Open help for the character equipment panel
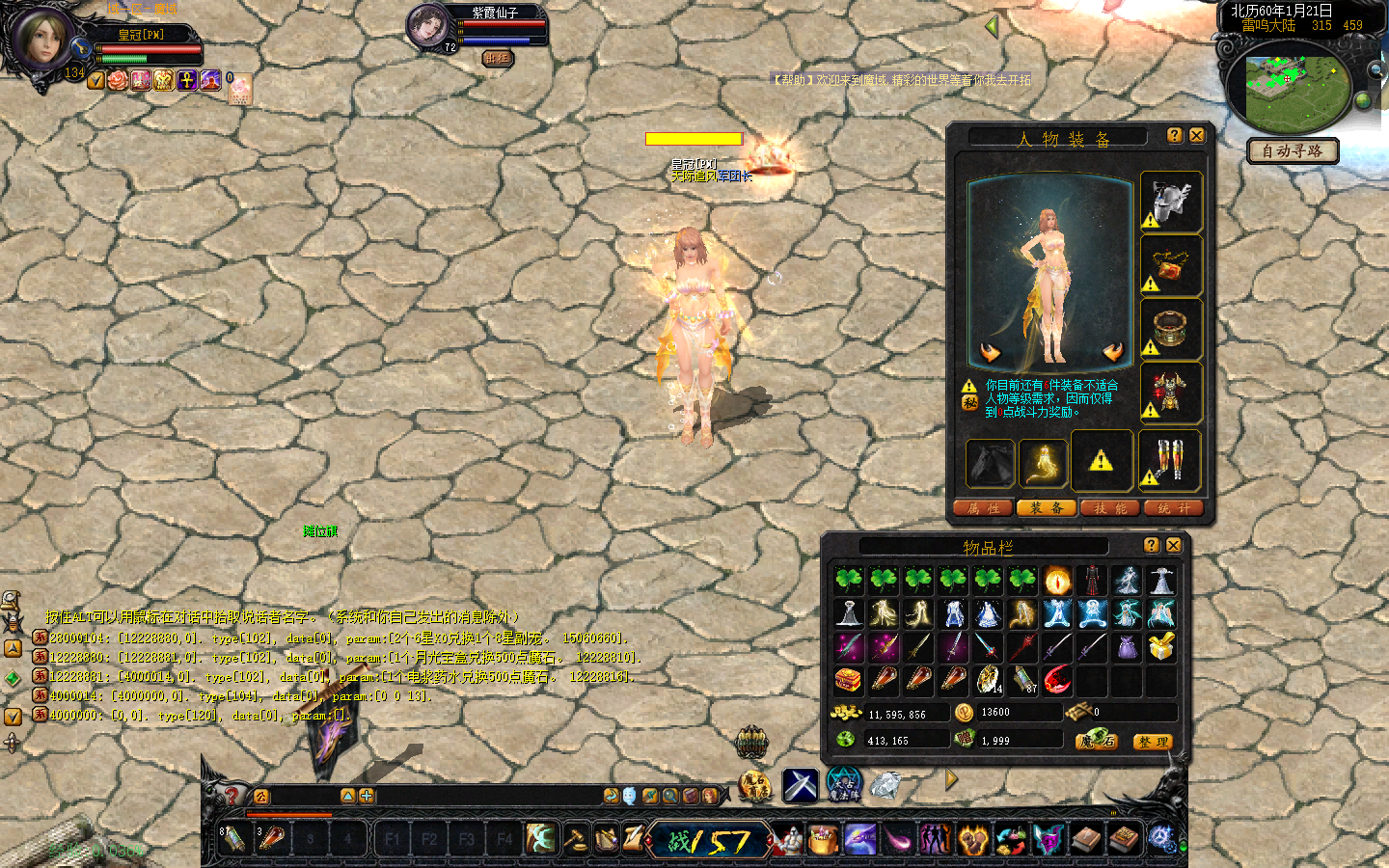The height and width of the screenshot is (868, 1389). (x=1174, y=136)
